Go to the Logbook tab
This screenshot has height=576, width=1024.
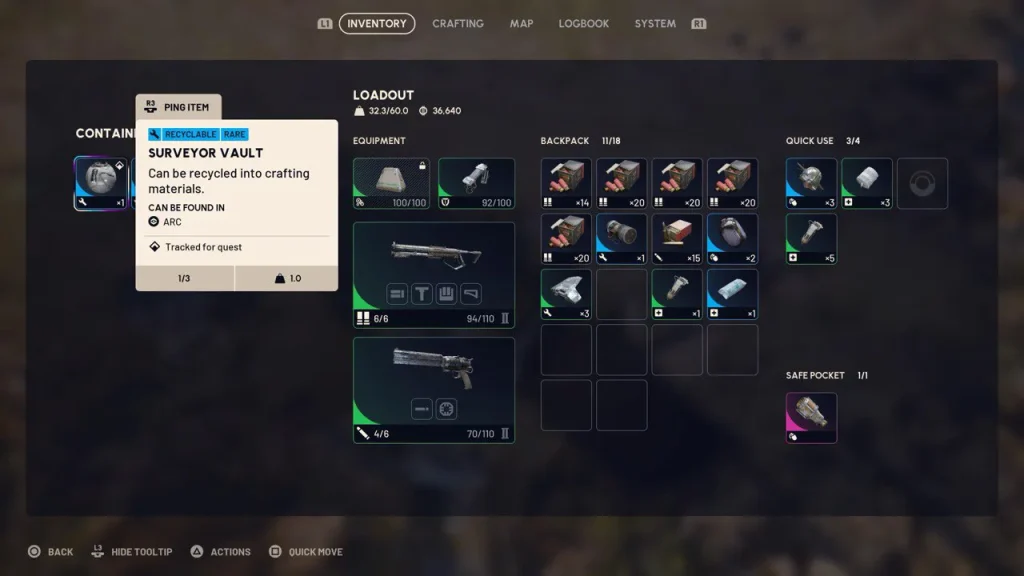583,23
